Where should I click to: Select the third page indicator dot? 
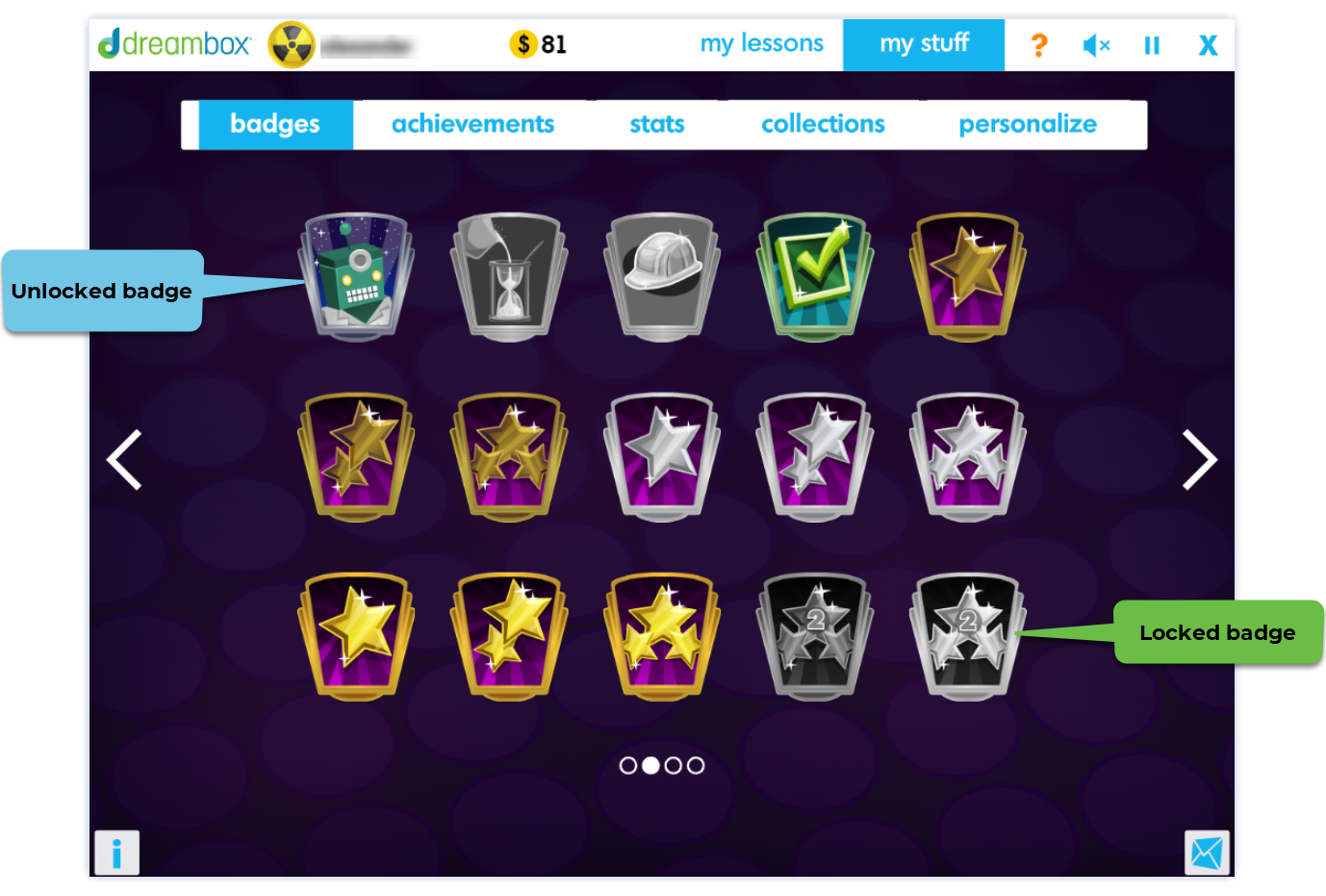point(673,765)
